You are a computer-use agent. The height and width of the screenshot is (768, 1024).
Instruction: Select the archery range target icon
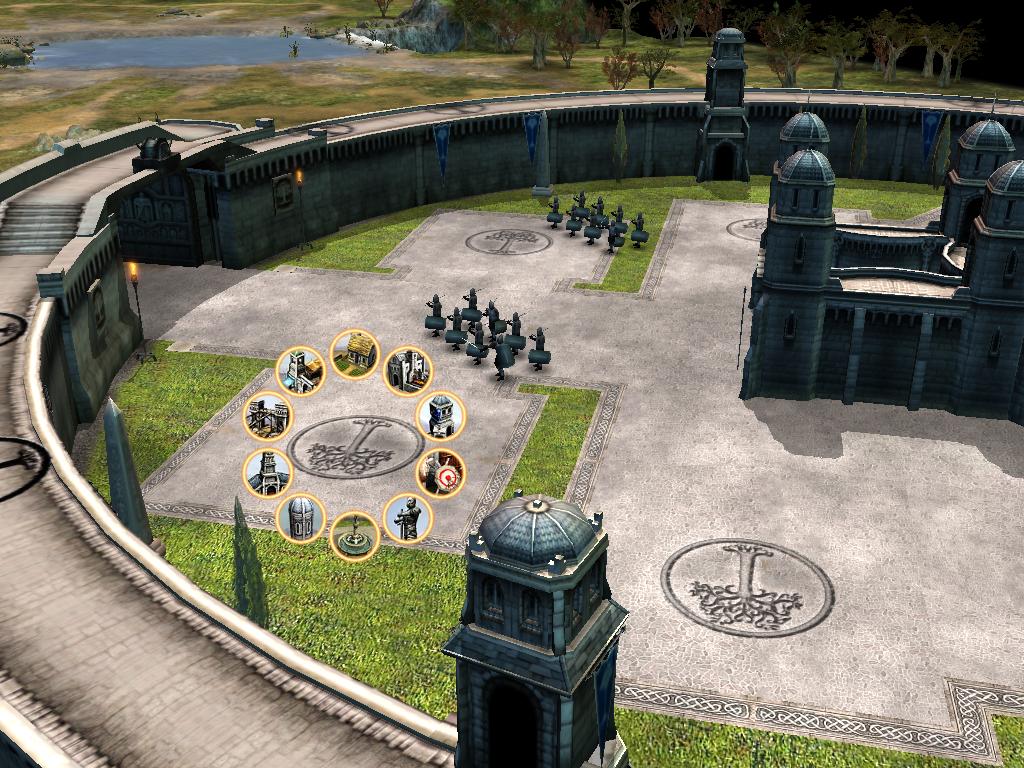tap(441, 473)
